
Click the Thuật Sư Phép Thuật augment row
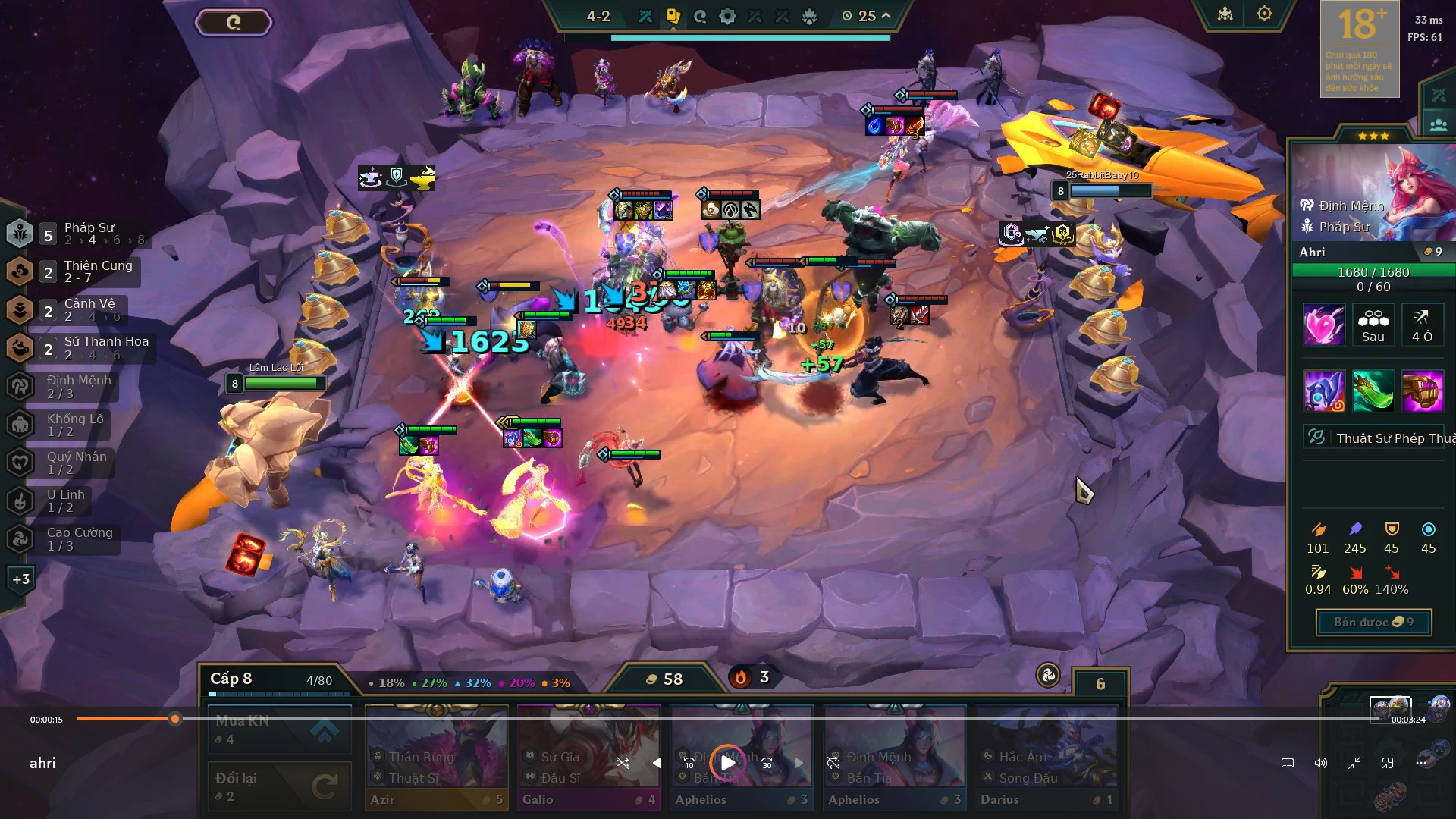1374,438
